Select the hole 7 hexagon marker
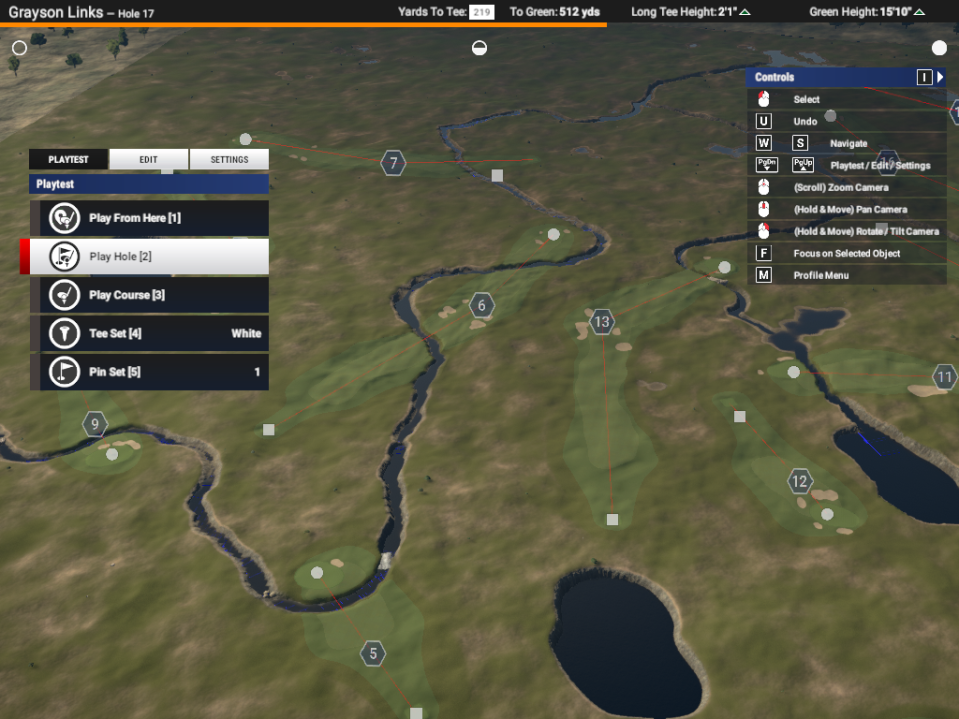This screenshot has width=959, height=719. [x=393, y=163]
